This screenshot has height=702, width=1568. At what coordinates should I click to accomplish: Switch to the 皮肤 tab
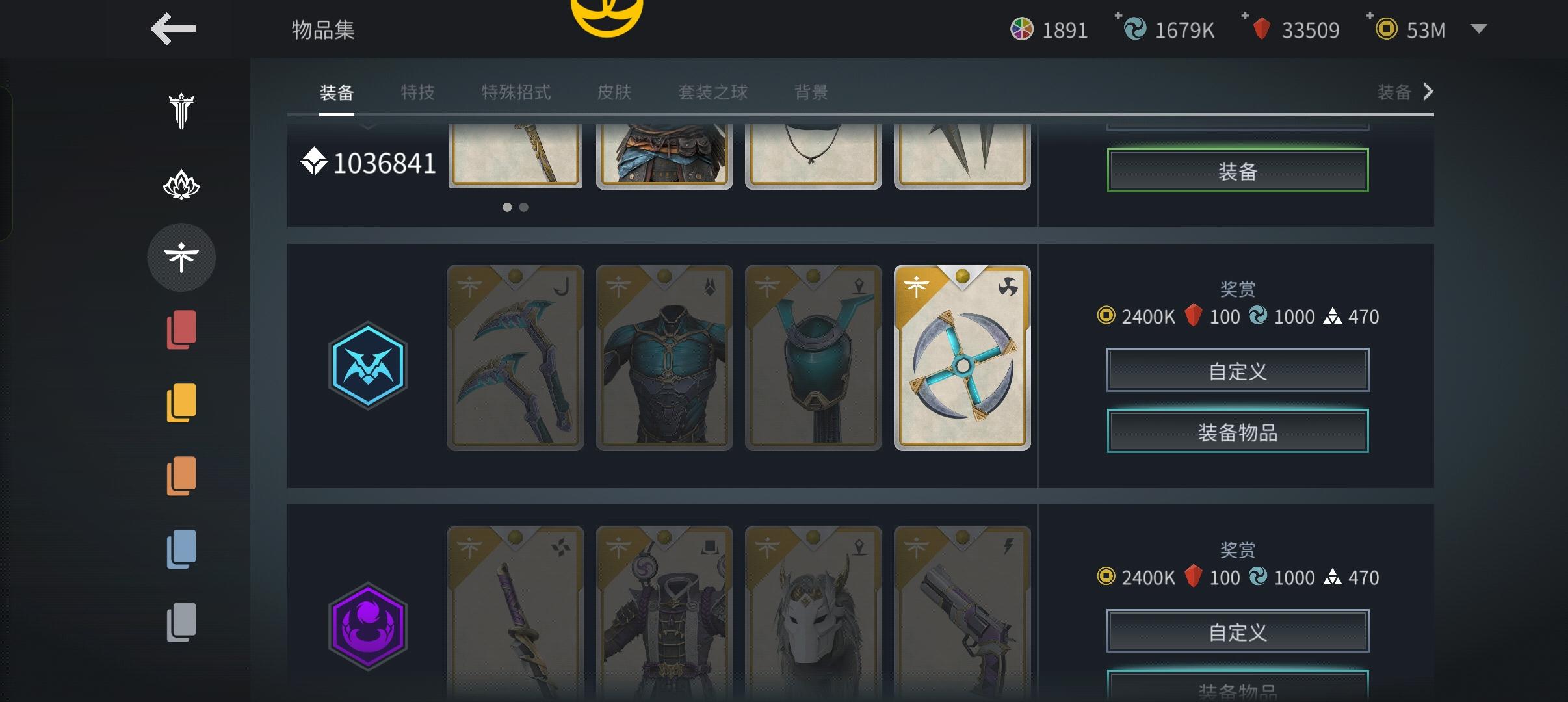click(x=614, y=92)
